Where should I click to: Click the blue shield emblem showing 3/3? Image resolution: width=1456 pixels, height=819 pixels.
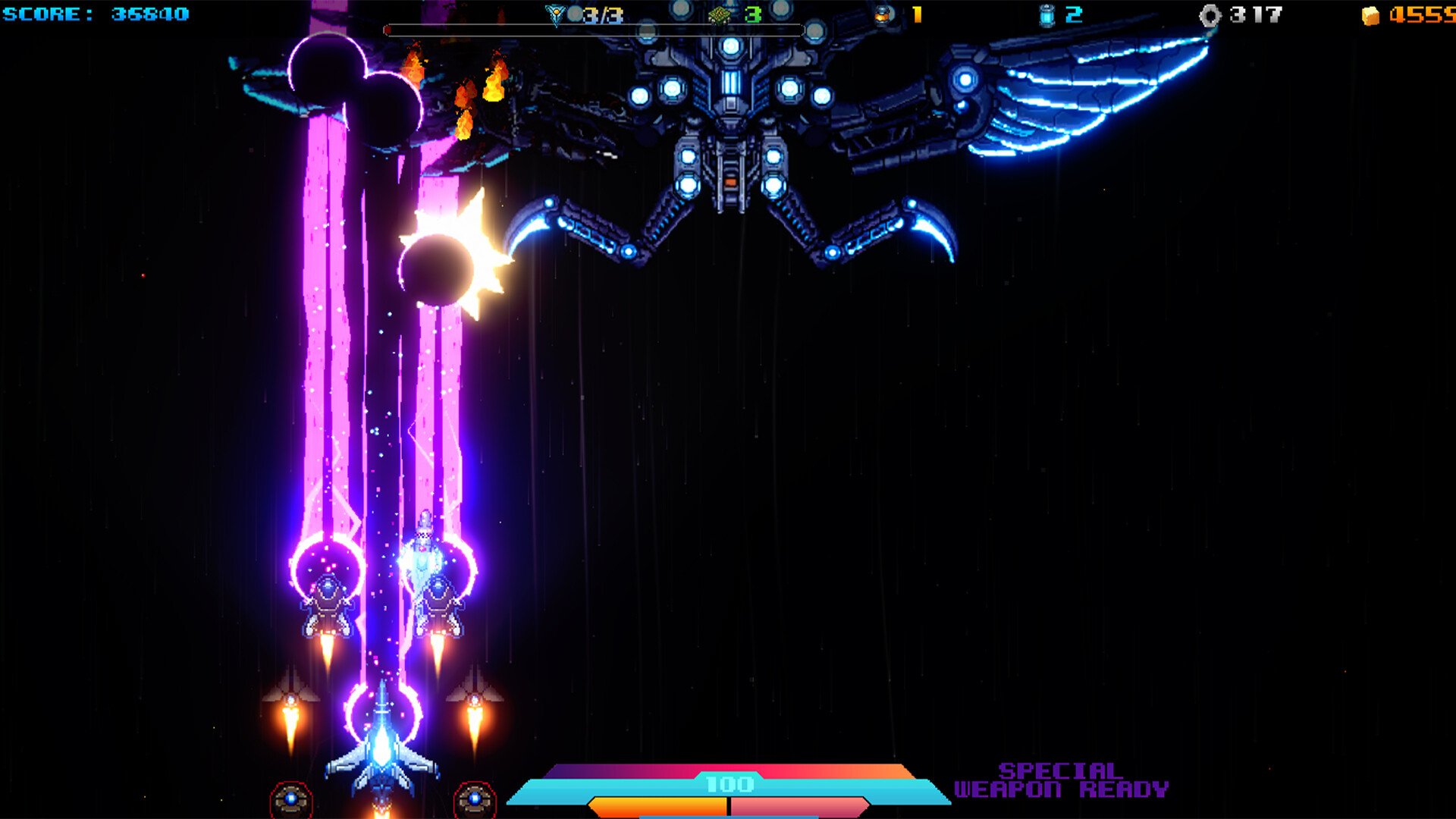[x=557, y=13]
